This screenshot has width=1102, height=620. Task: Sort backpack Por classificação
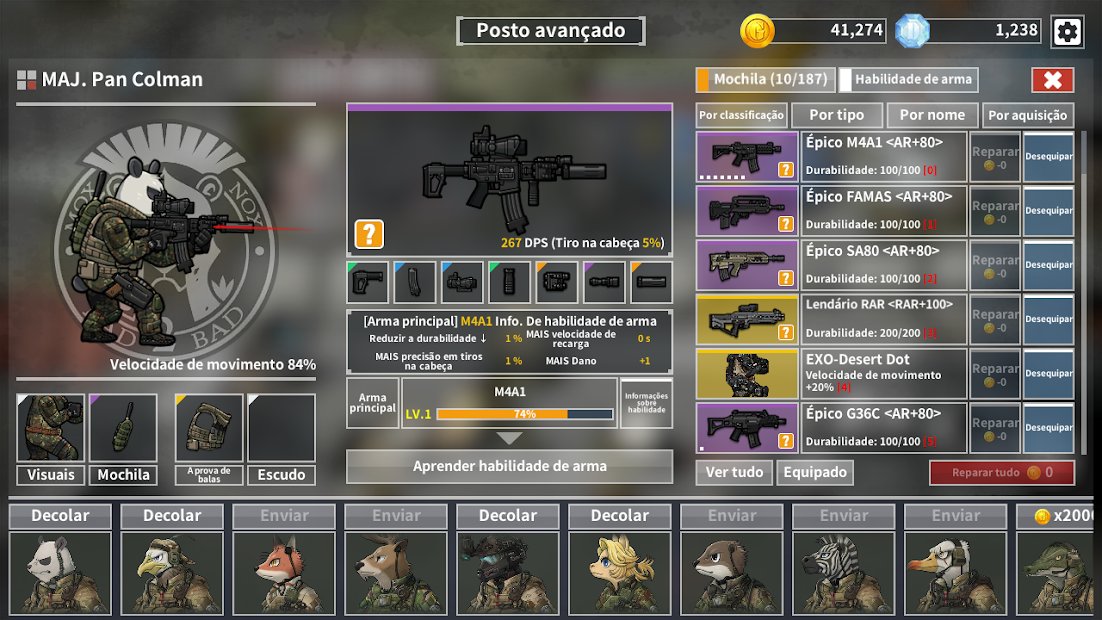pyautogui.click(x=741, y=115)
